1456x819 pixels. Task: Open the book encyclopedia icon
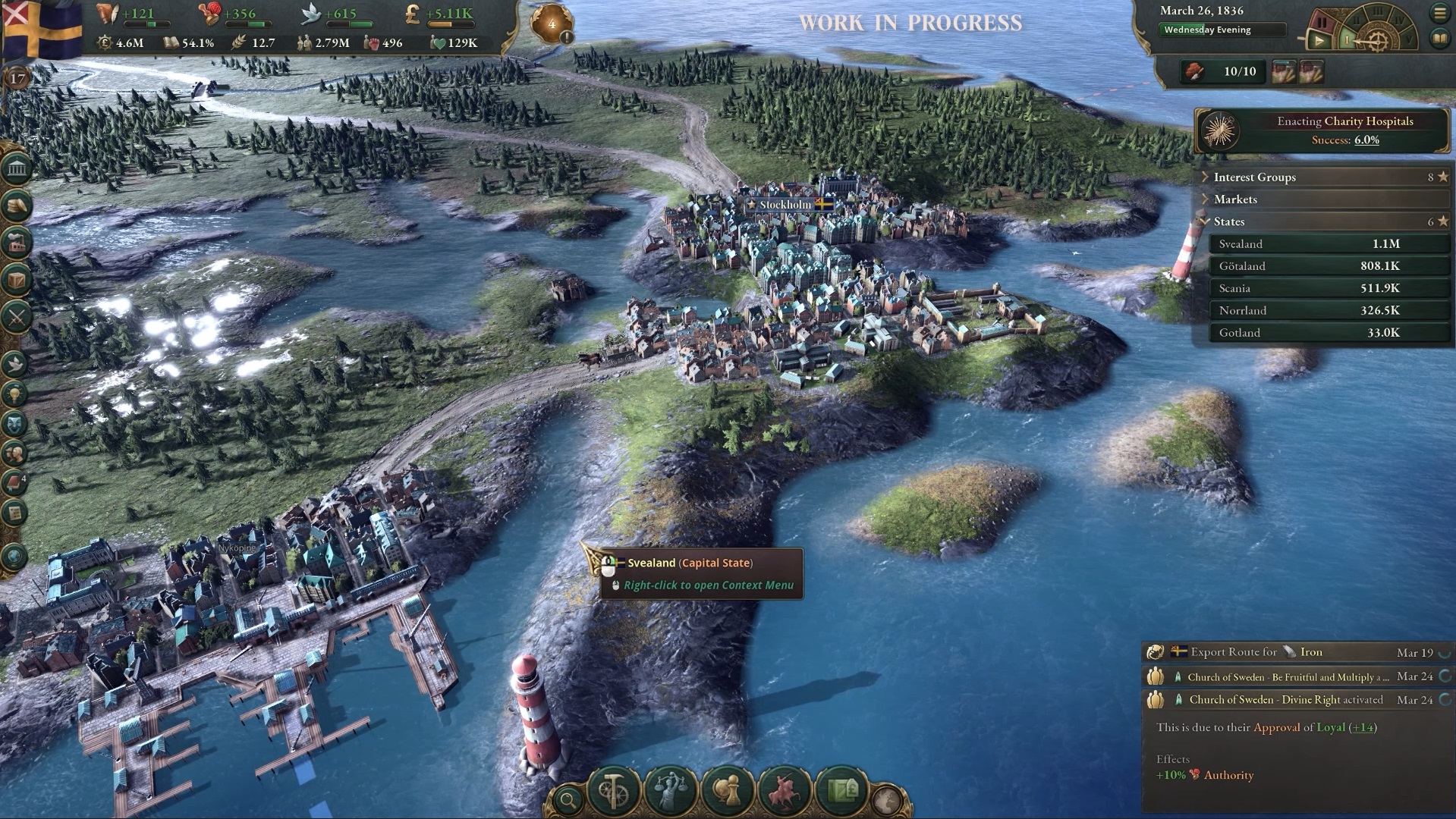[1439, 39]
